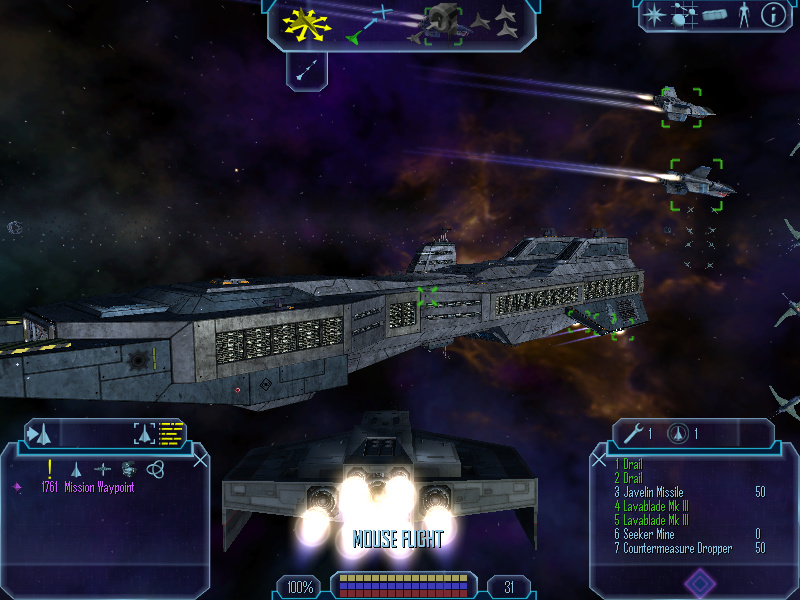
Task: Close the contact list panel
Action: click(201, 459)
